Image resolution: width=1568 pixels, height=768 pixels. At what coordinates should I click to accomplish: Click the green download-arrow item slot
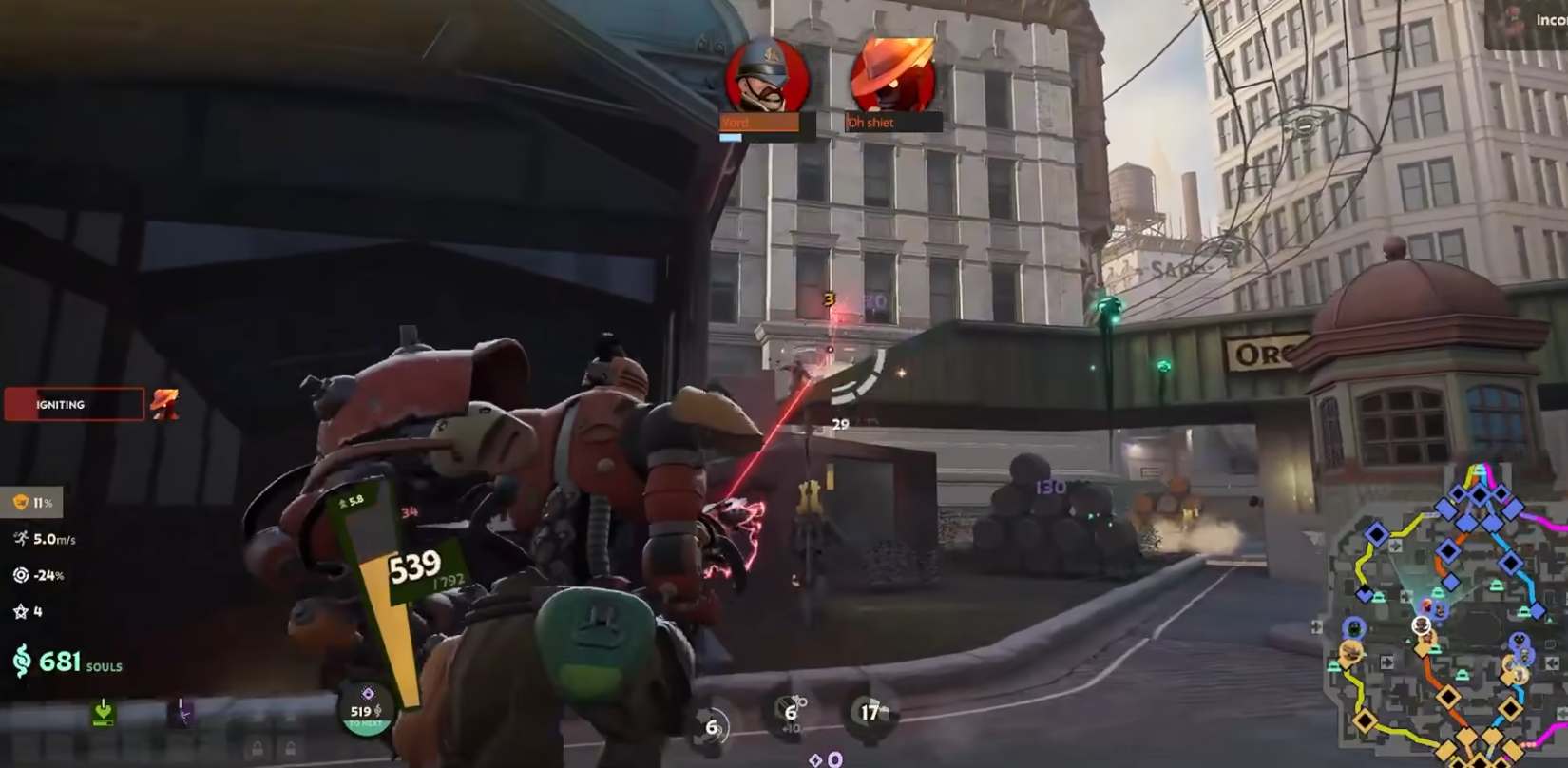(x=103, y=712)
